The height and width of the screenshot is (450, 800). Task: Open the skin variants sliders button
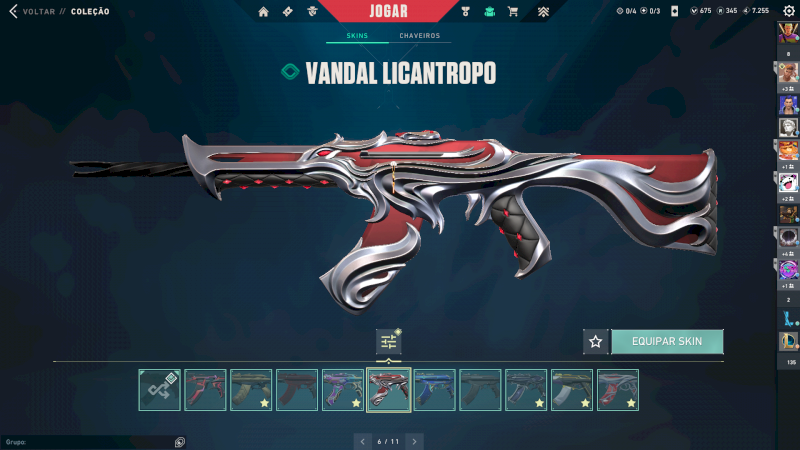tap(389, 342)
